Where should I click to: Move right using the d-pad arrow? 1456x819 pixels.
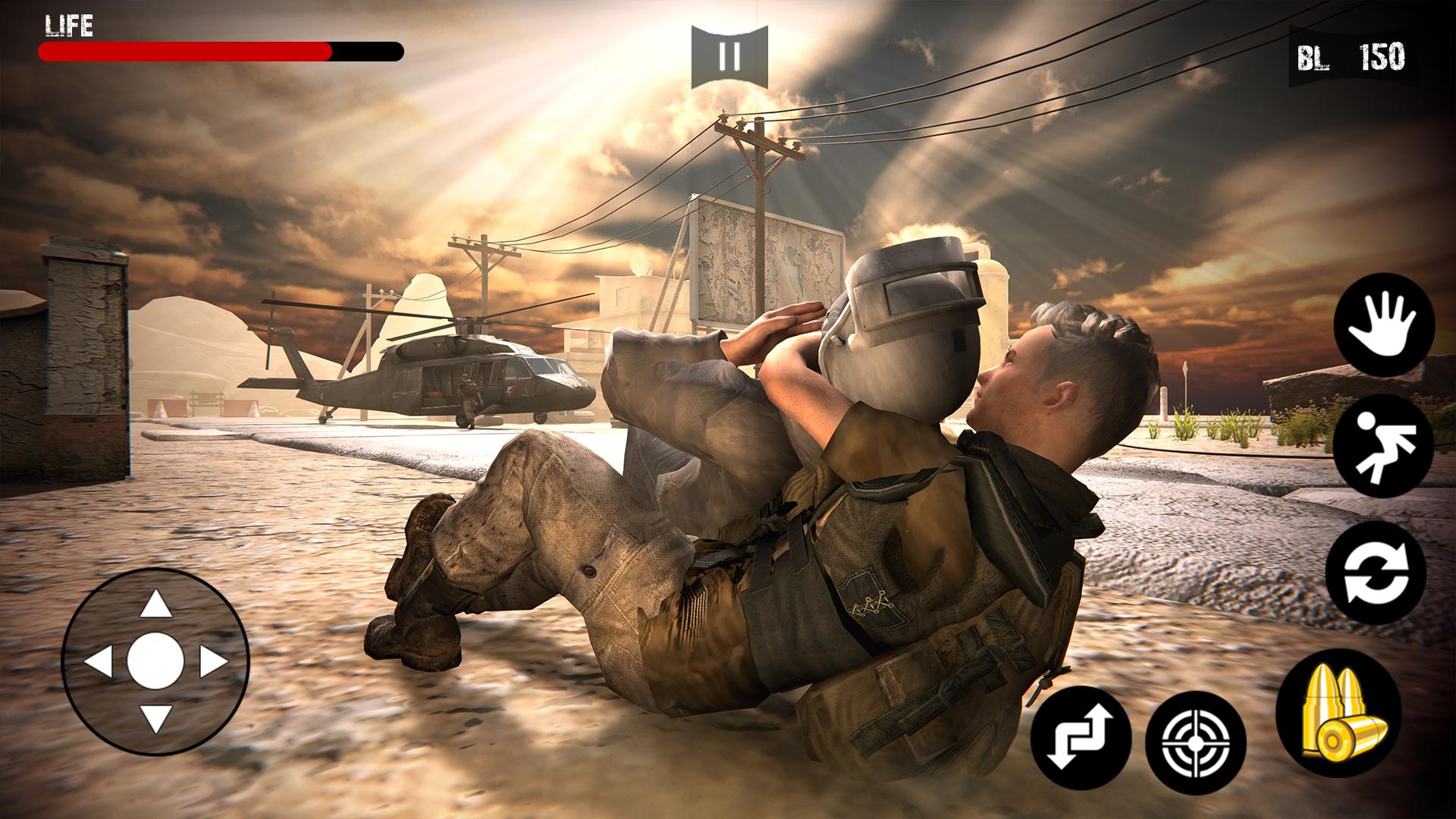pyautogui.click(x=213, y=662)
